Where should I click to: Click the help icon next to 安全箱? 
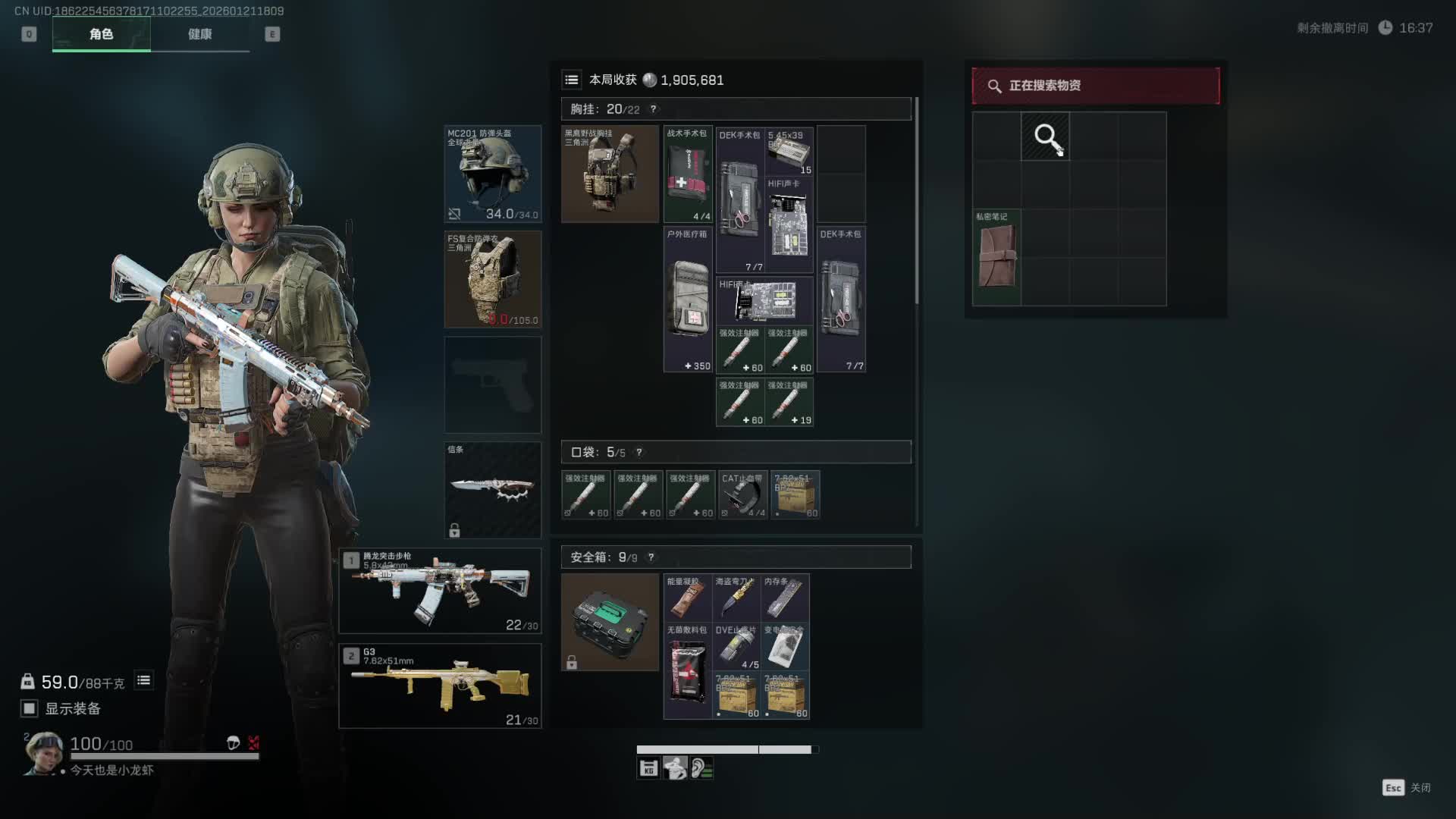tap(651, 557)
